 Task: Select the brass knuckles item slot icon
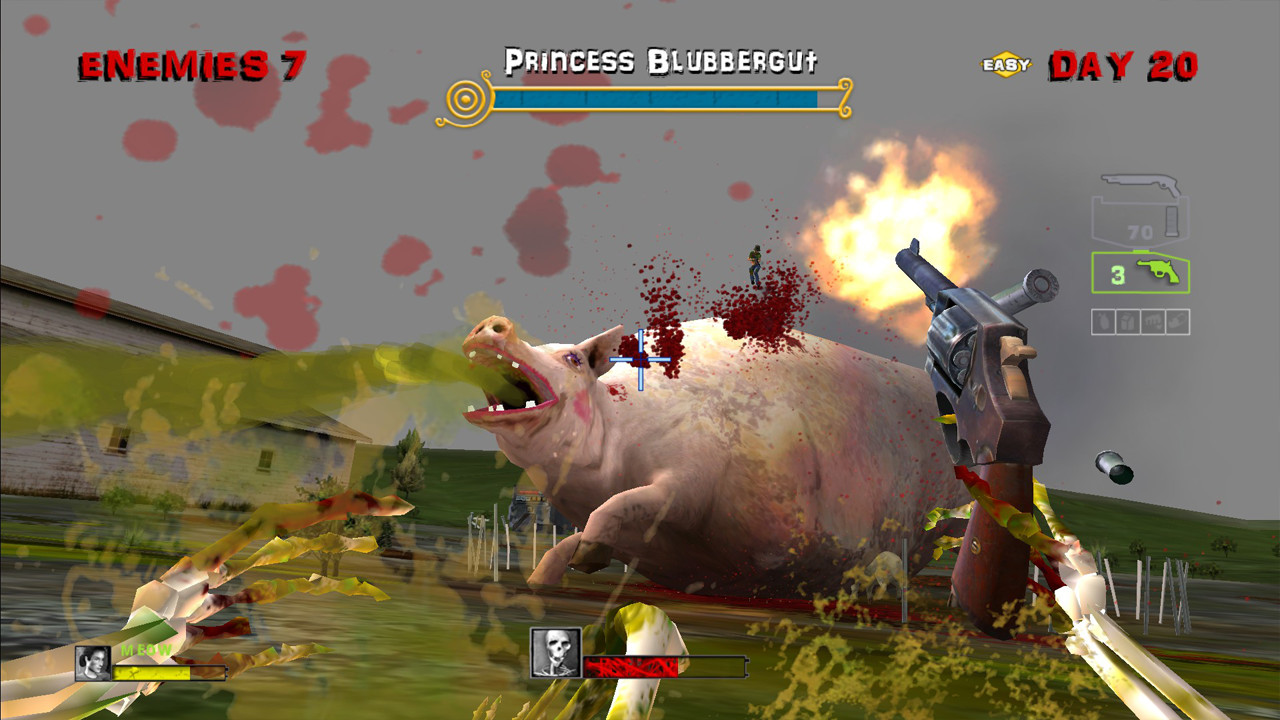(1151, 321)
